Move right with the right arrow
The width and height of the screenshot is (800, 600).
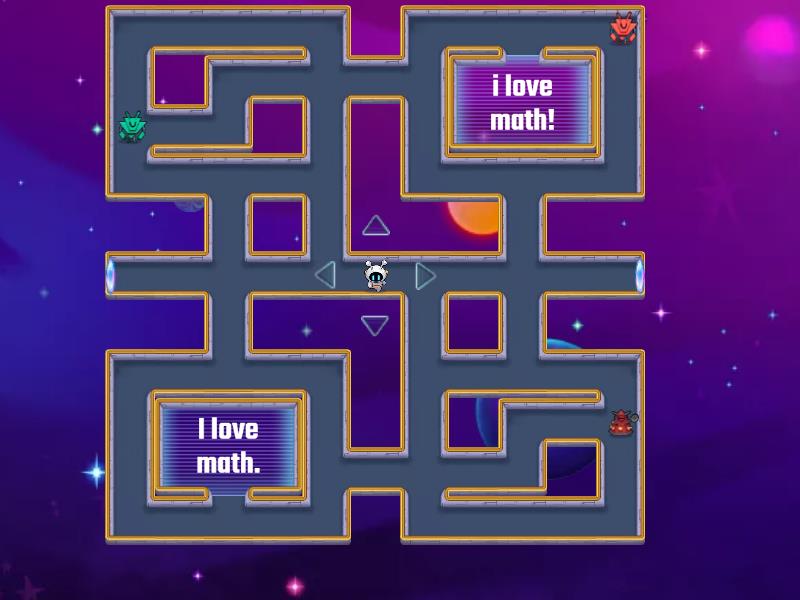coord(425,275)
